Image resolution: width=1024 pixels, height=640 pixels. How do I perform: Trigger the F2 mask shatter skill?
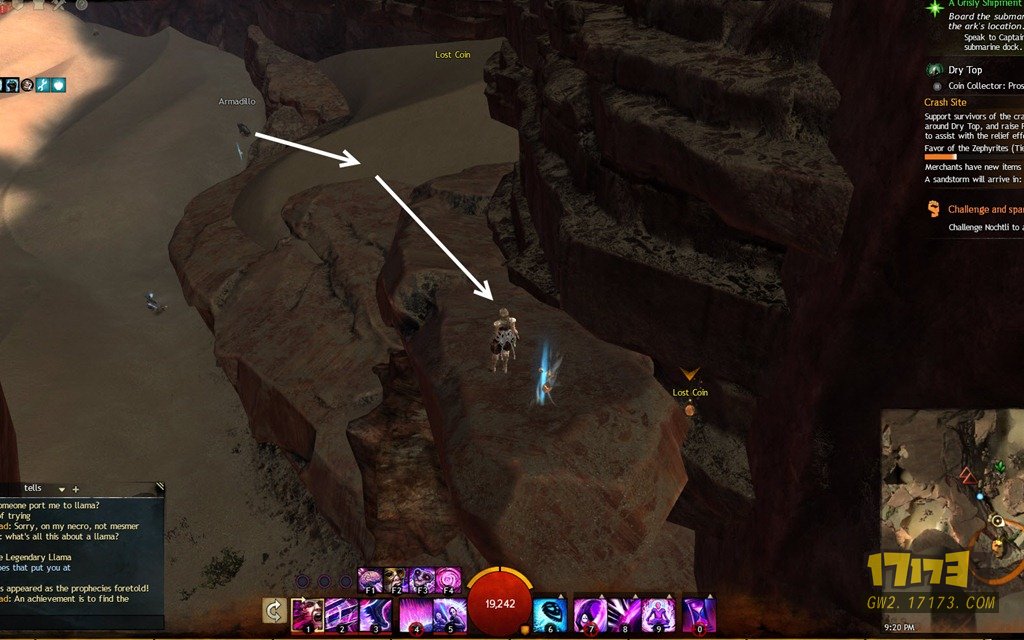(396, 579)
